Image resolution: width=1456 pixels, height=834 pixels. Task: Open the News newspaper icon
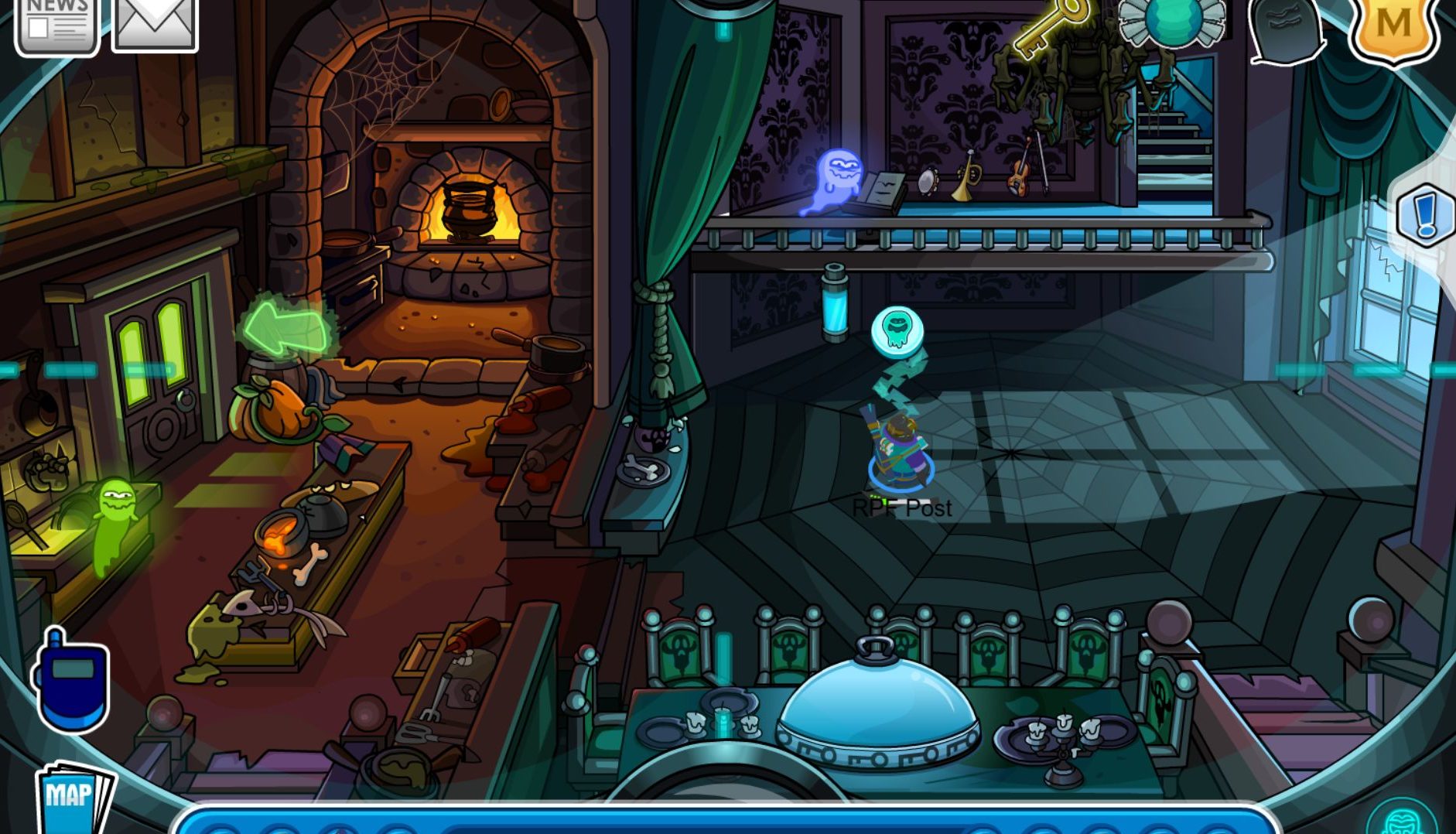click(57, 23)
